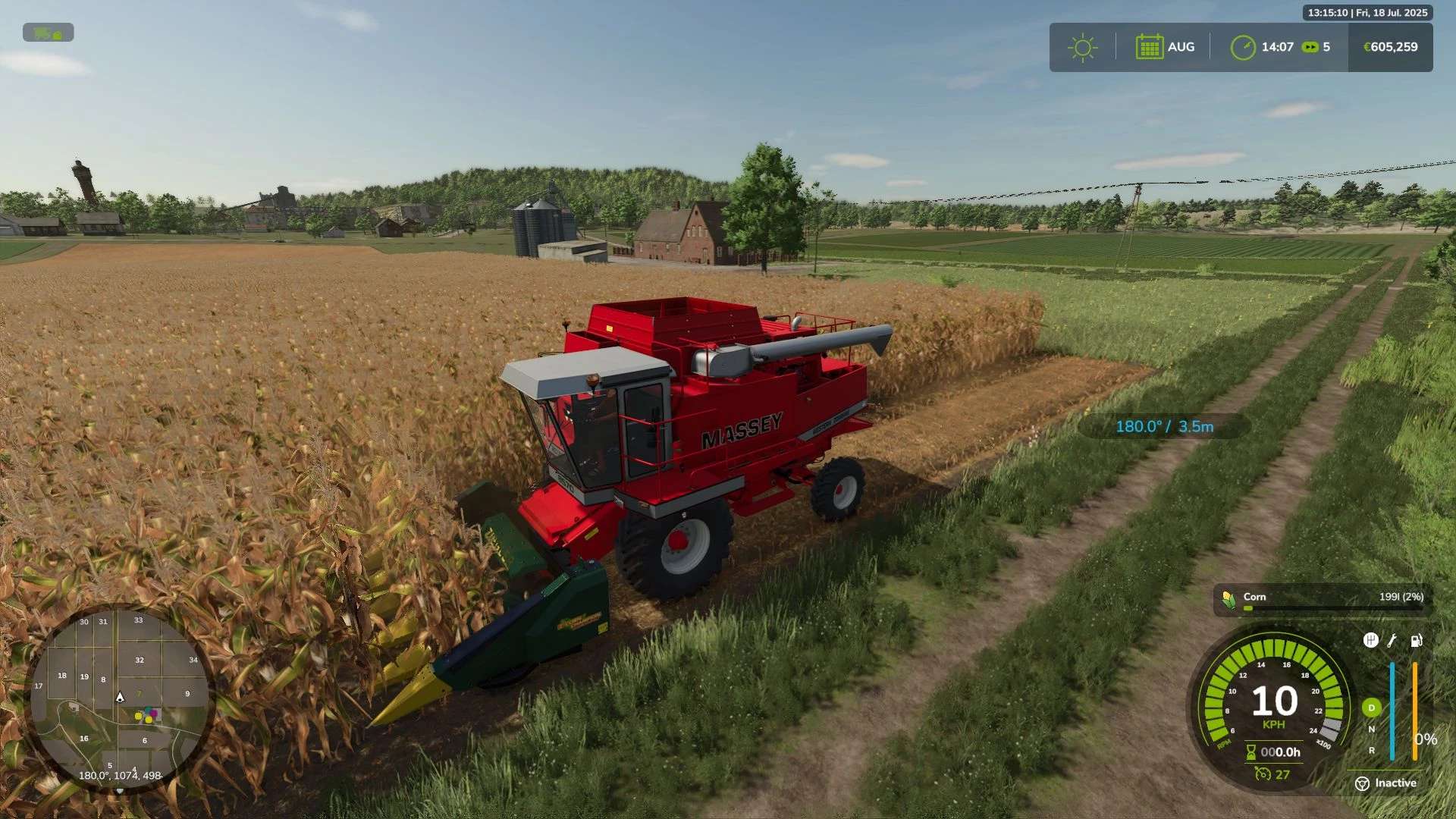Click the vehicle status icon in top-left corner
The width and height of the screenshot is (1456, 819).
[48, 33]
